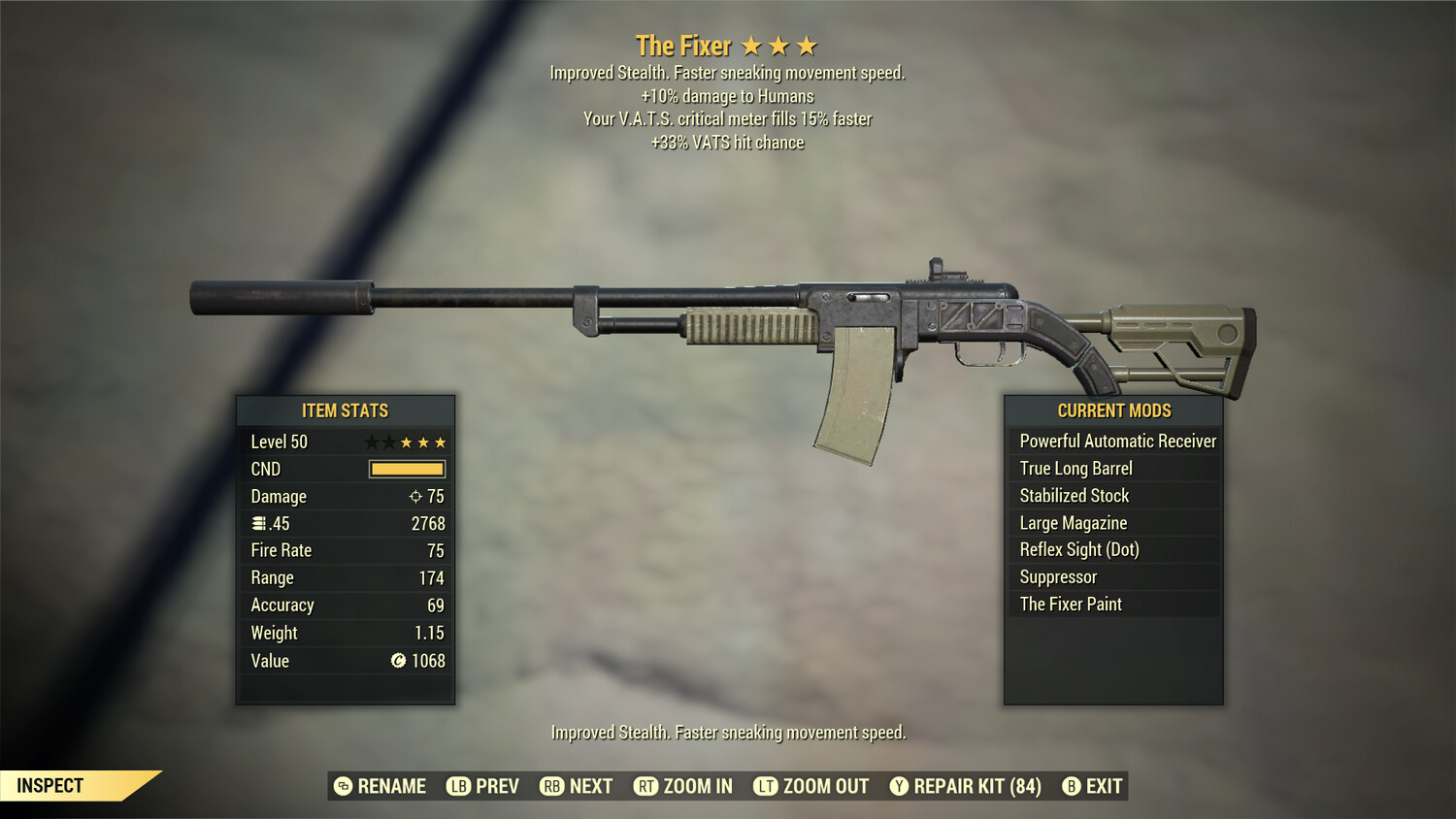Click the B icon to EXIT inspection
1456x819 pixels.
1072,786
